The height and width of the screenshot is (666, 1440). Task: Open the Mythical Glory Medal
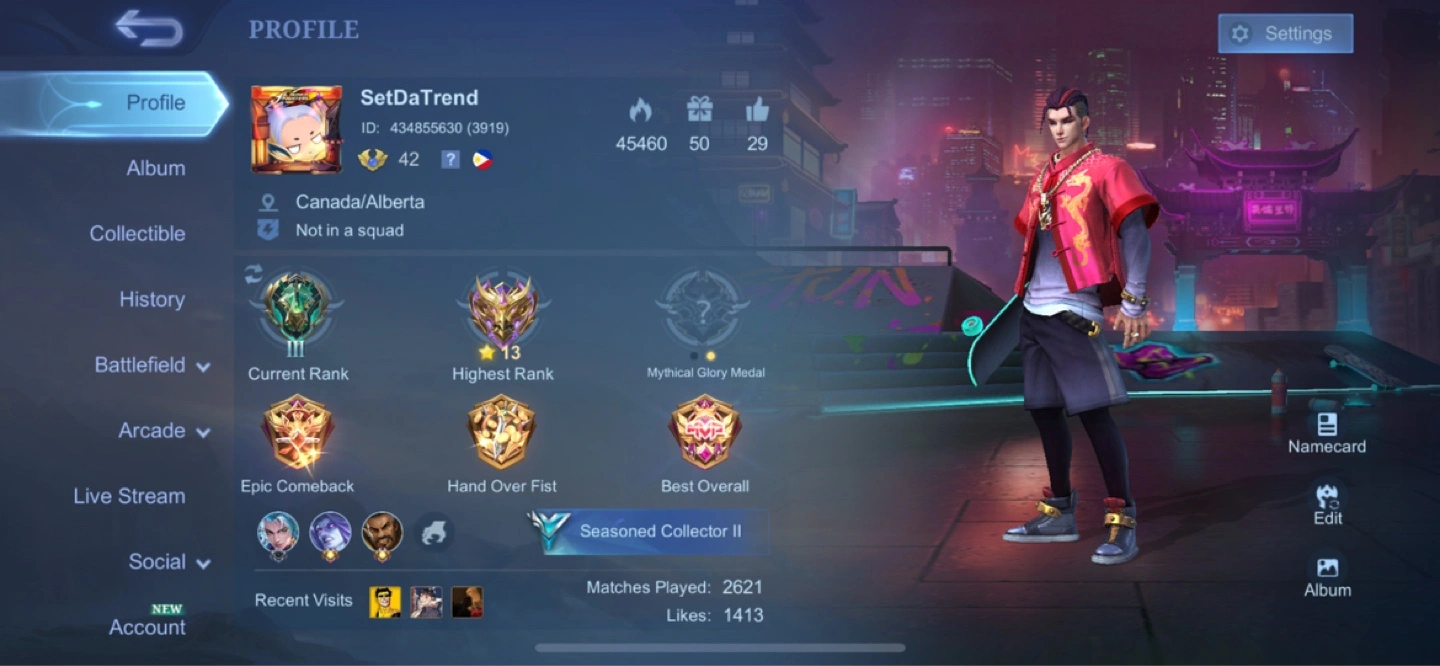(704, 311)
